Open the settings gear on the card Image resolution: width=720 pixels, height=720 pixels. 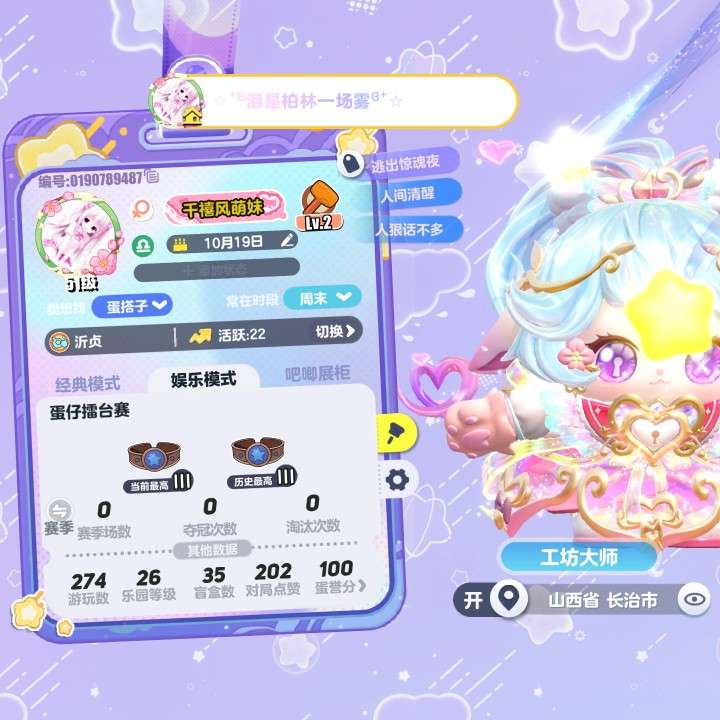coord(397,480)
